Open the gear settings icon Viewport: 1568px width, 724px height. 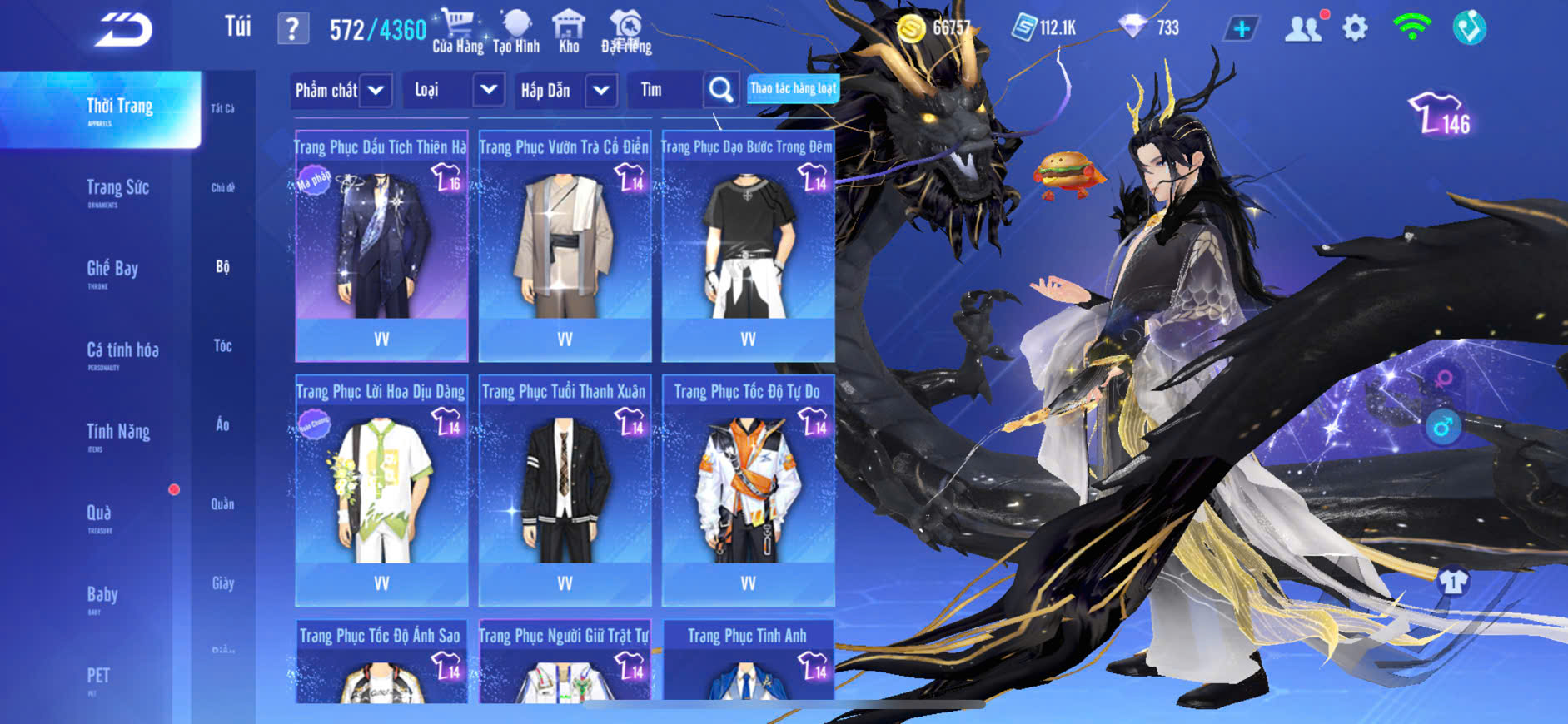point(1355,28)
